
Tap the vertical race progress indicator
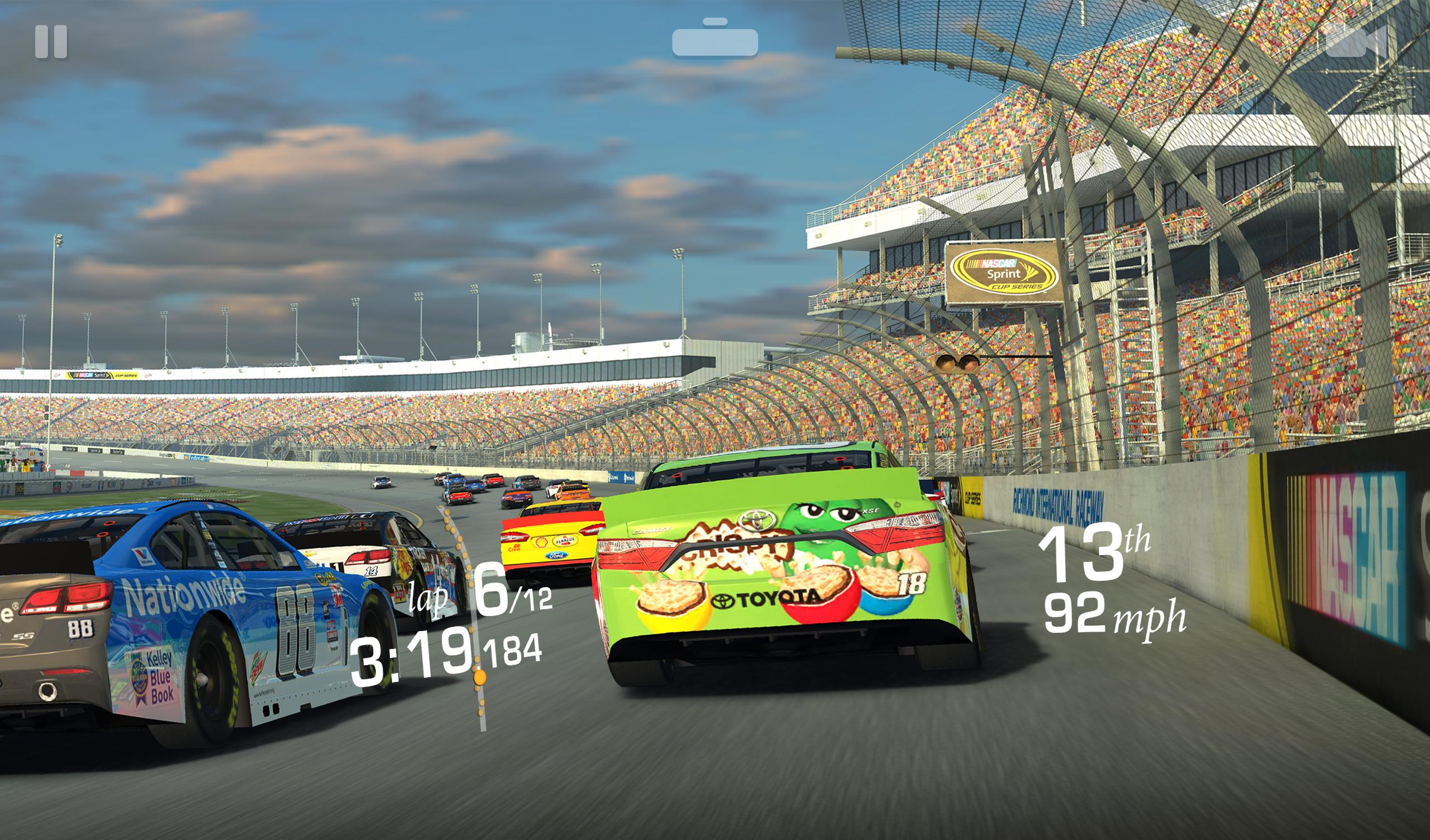pos(479,624)
